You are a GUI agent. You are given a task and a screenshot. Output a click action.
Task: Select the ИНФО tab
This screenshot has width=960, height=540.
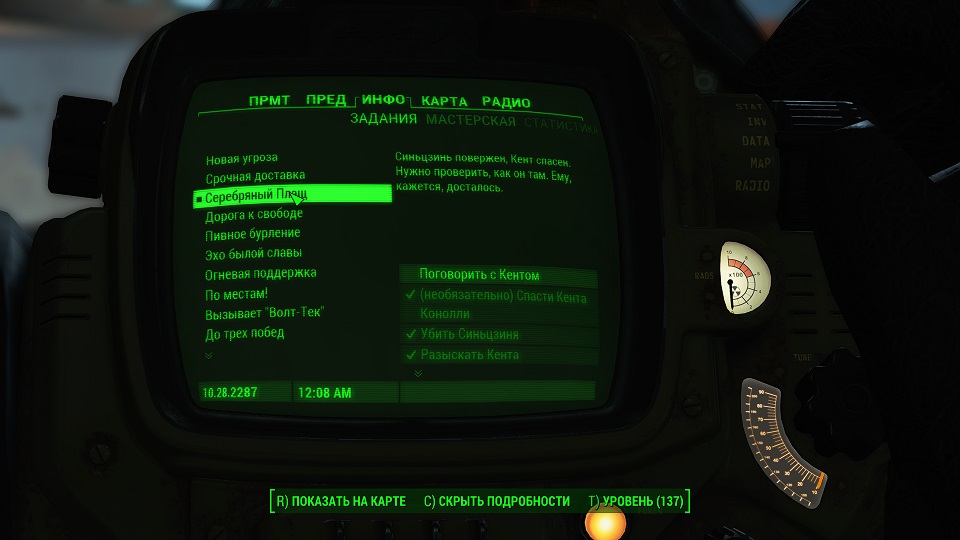[383, 100]
